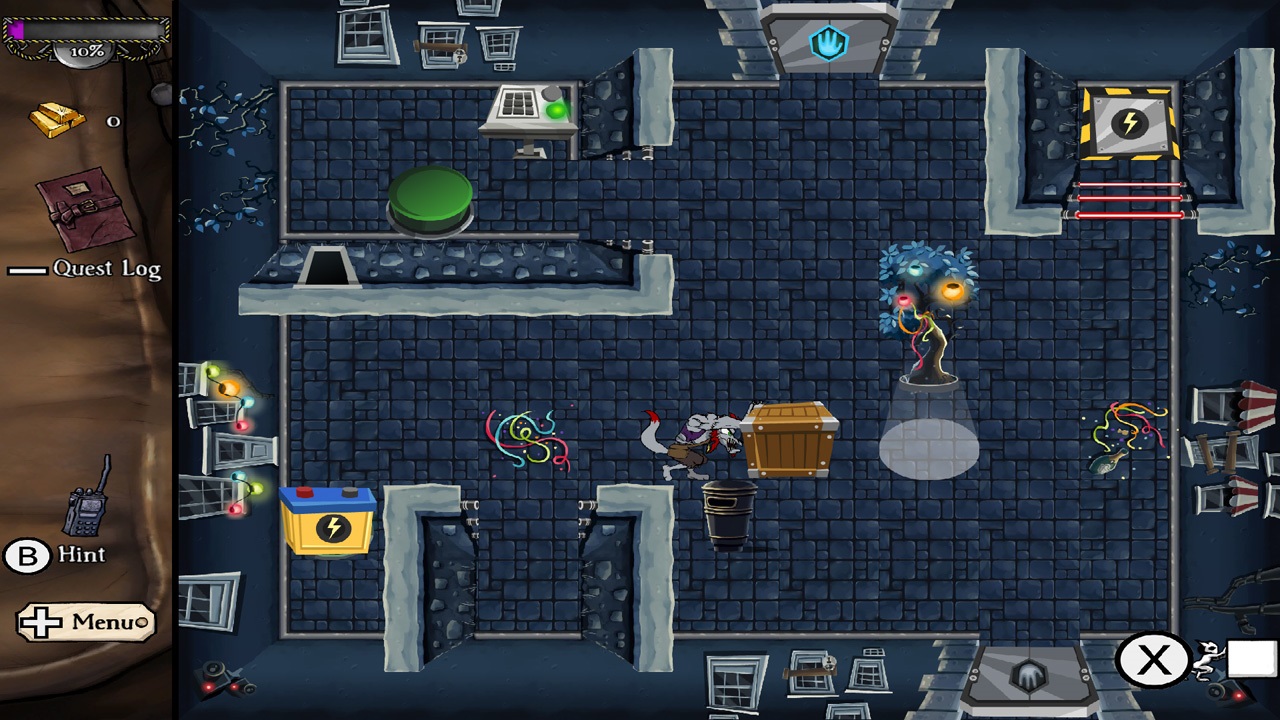The image size is (1280, 720).
Task: Click the Hint label next to B
Action: [80, 555]
